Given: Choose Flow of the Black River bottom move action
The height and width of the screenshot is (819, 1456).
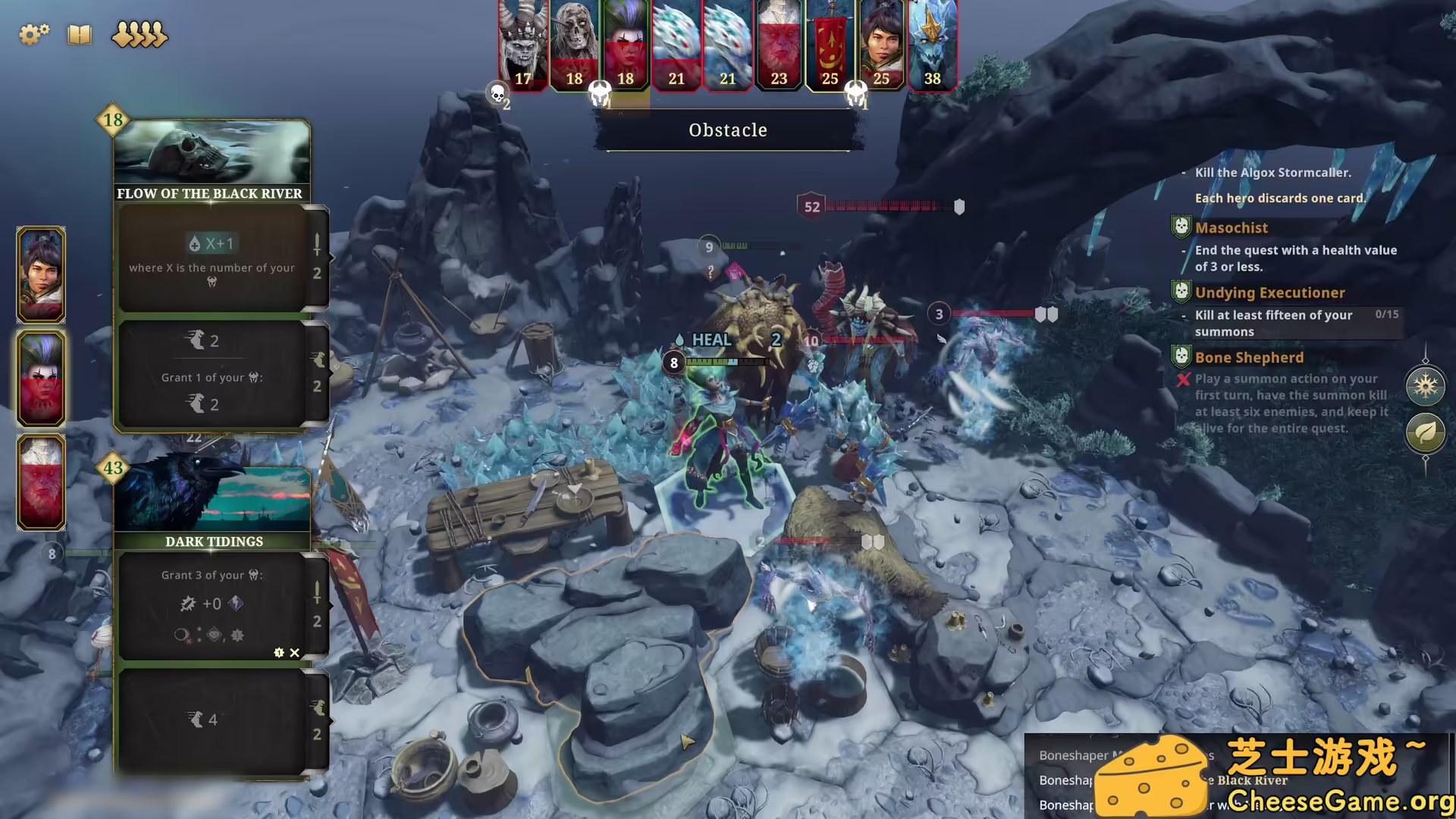Looking at the screenshot, I should pyautogui.click(x=212, y=373).
